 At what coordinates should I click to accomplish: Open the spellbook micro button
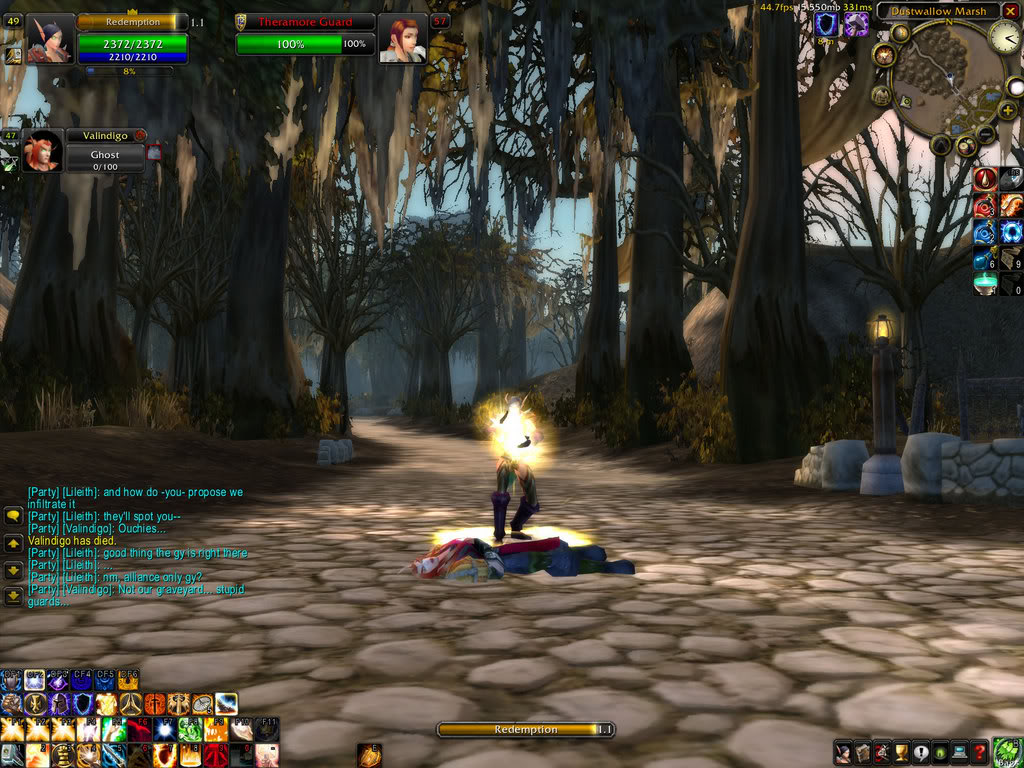(x=862, y=753)
